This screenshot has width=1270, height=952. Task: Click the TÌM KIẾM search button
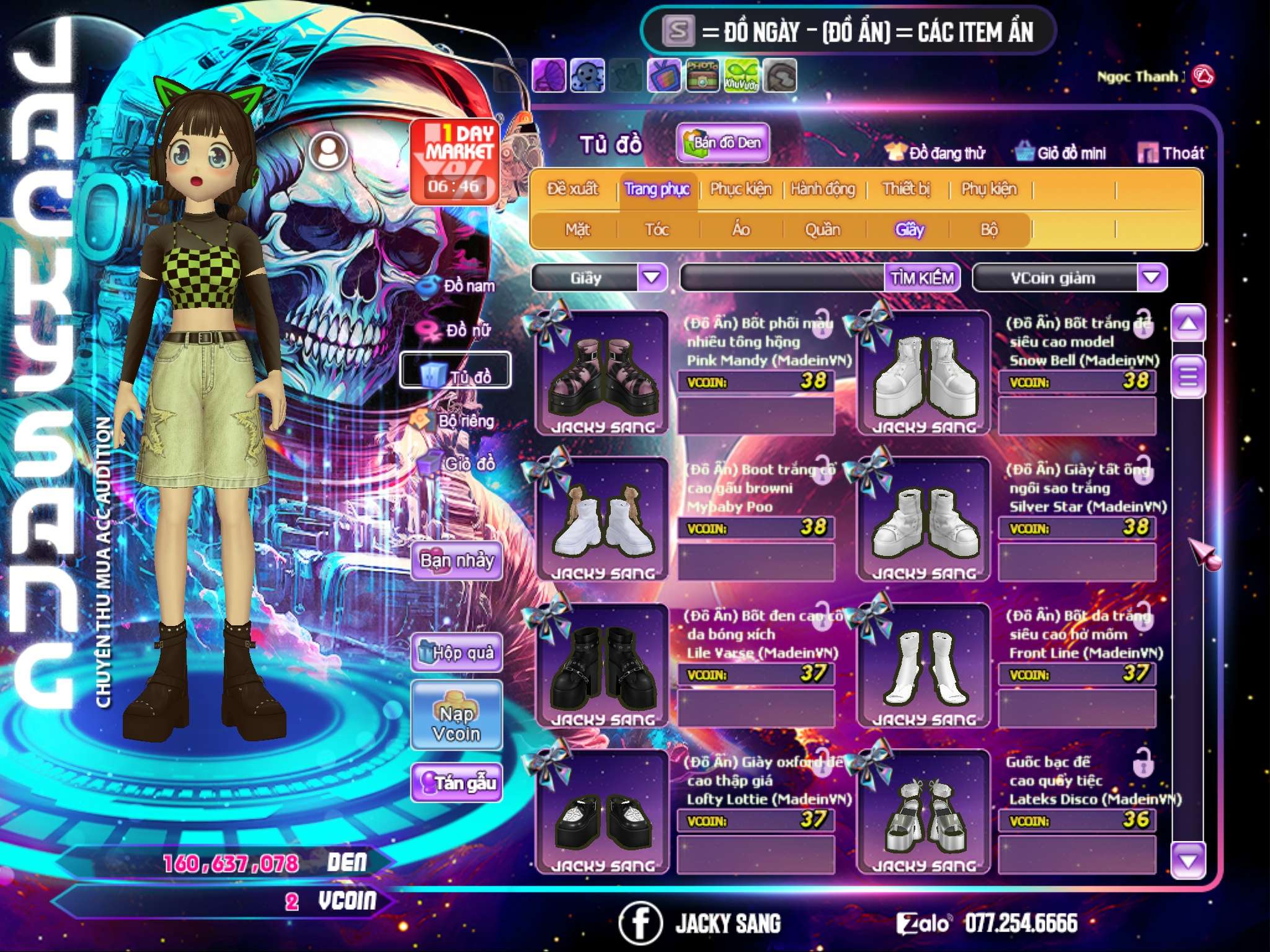pos(921,278)
